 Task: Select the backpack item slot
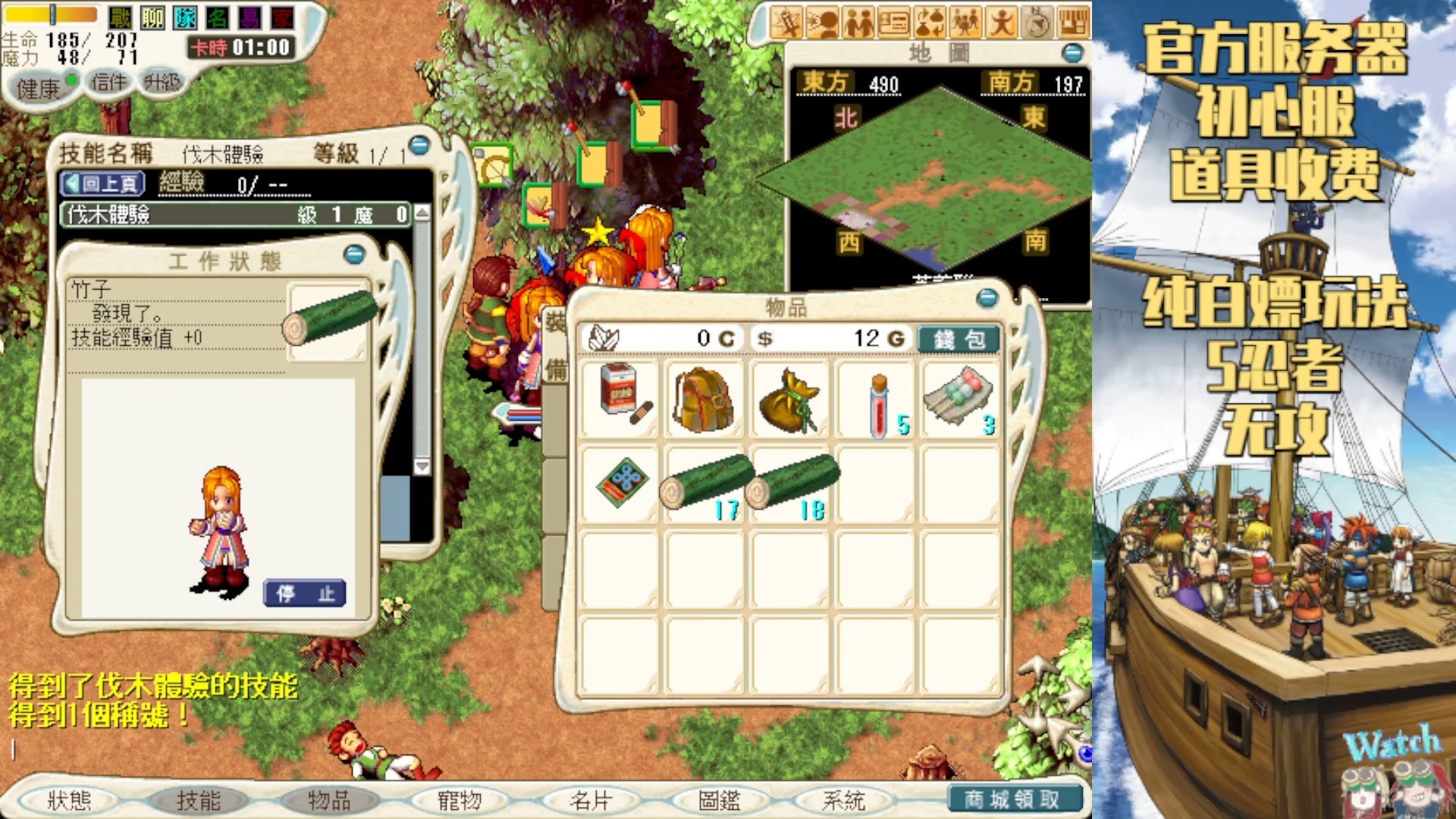704,400
